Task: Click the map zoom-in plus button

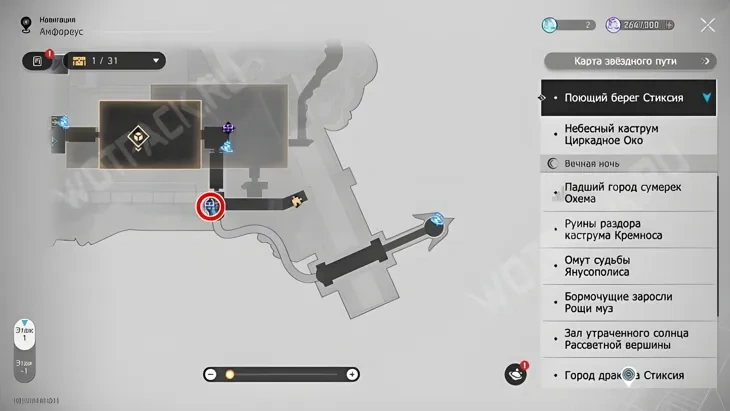Action: pos(352,374)
